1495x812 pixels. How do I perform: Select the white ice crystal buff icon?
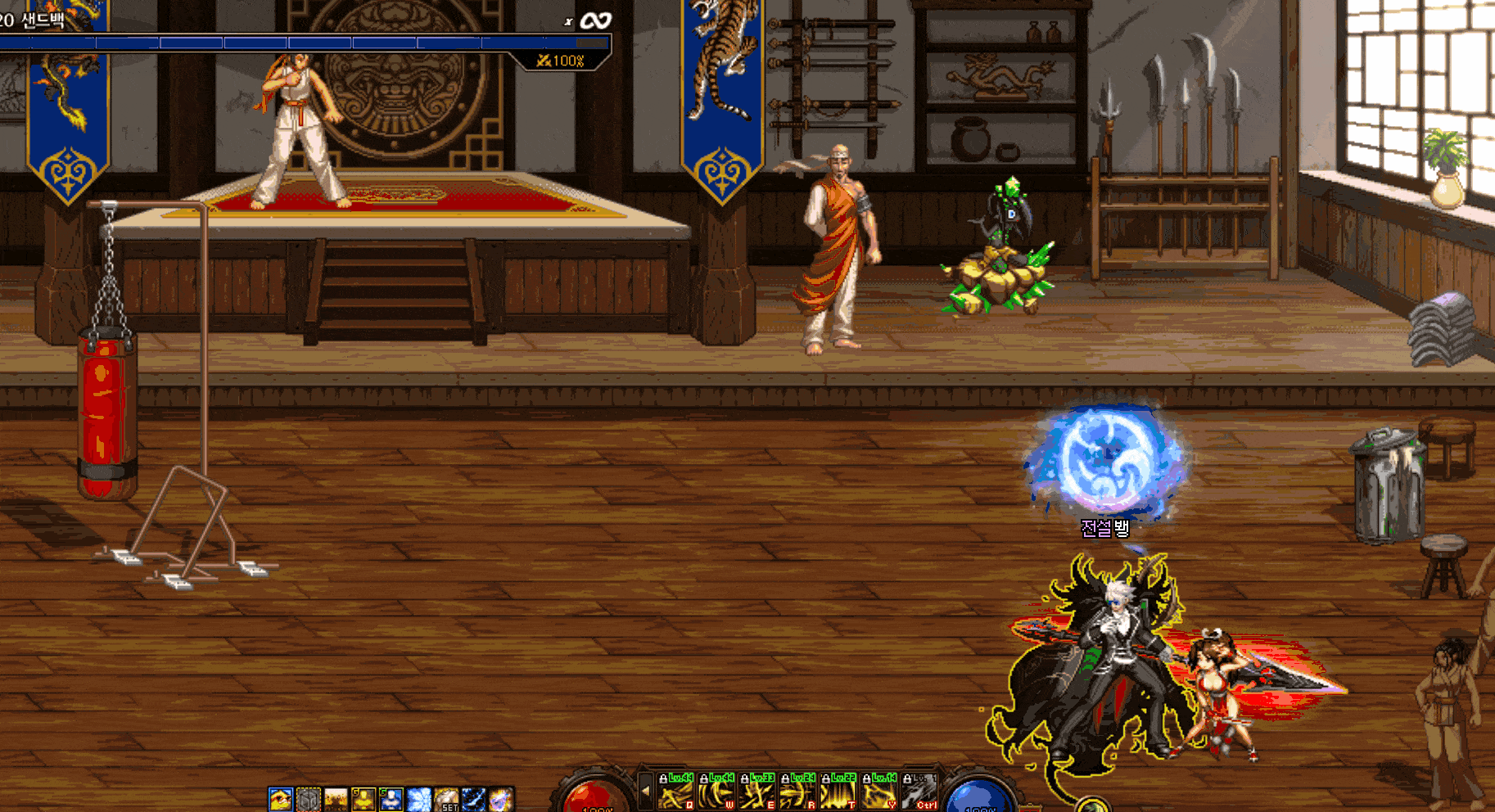coord(419,800)
